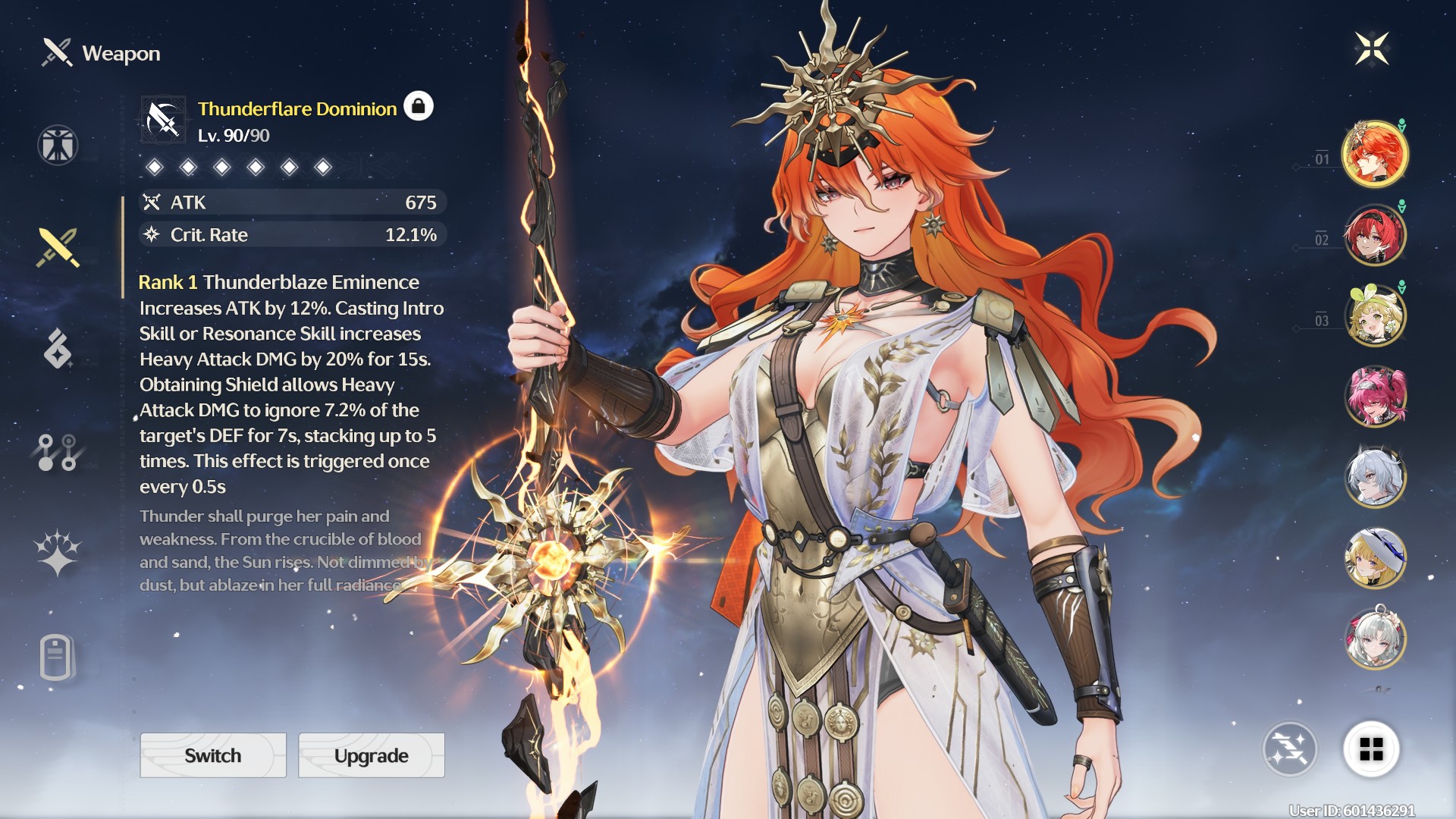
Task: Open the grid view of all characters
Action: (x=1371, y=749)
